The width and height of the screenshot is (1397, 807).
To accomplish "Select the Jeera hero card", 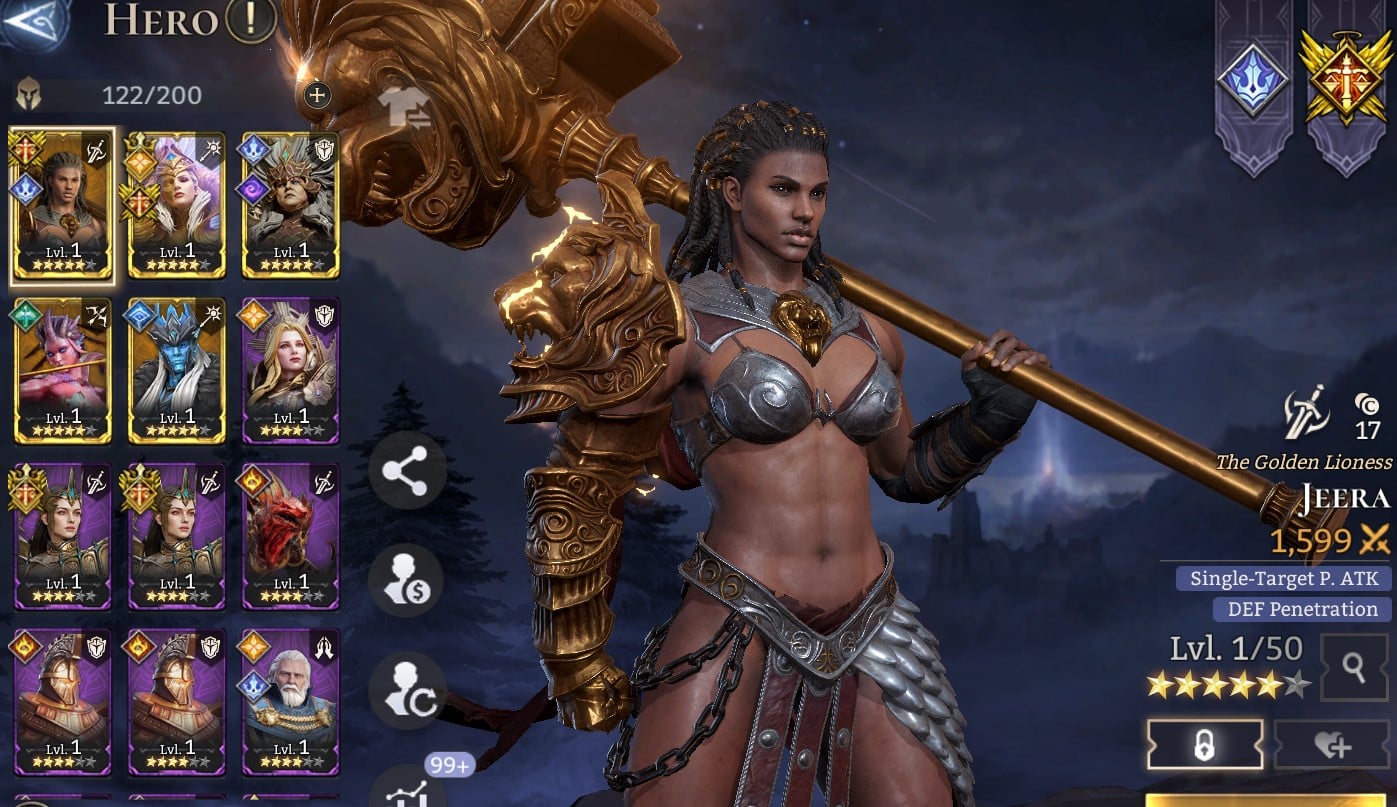I will coord(62,205).
